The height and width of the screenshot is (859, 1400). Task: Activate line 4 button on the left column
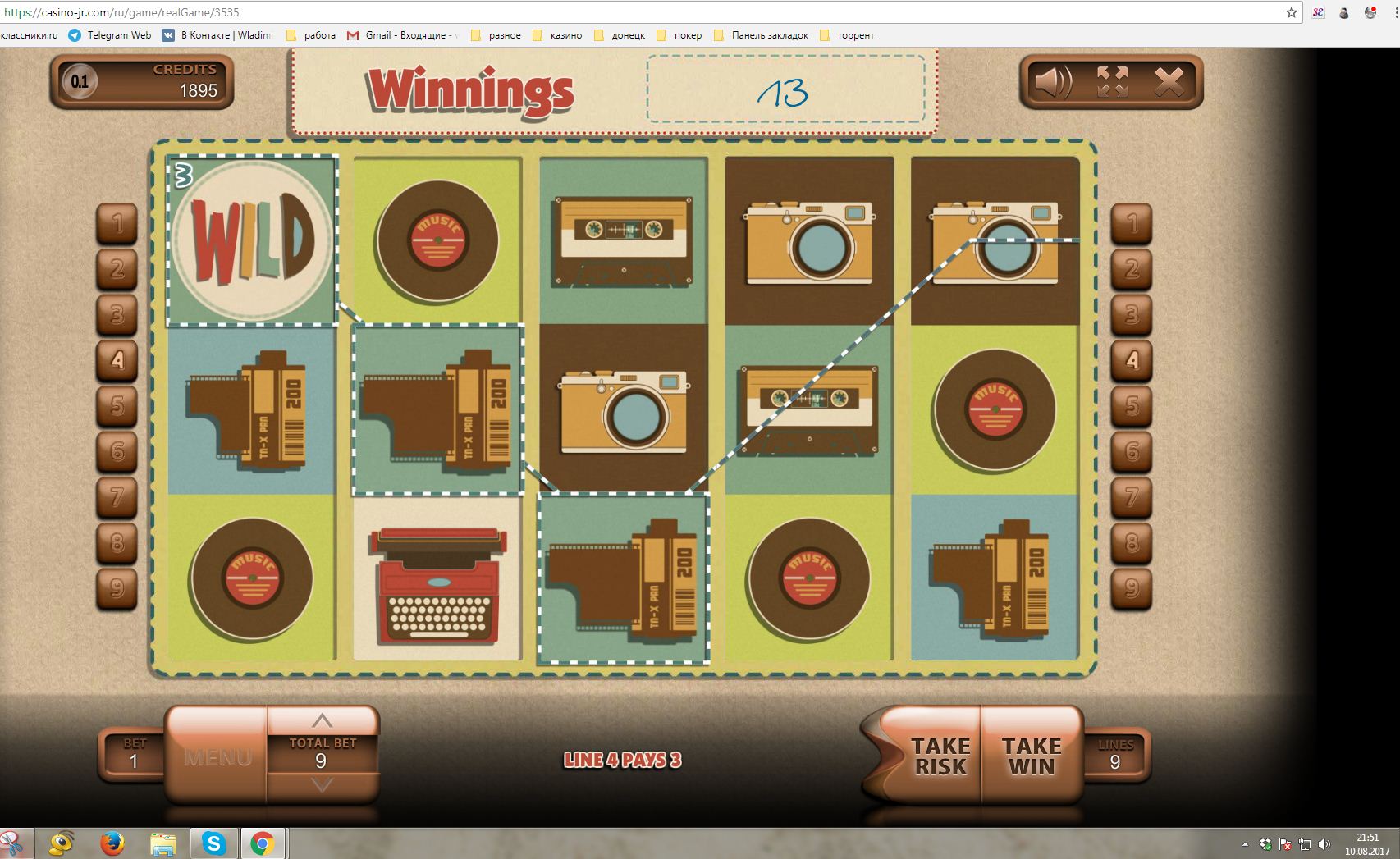[117, 359]
